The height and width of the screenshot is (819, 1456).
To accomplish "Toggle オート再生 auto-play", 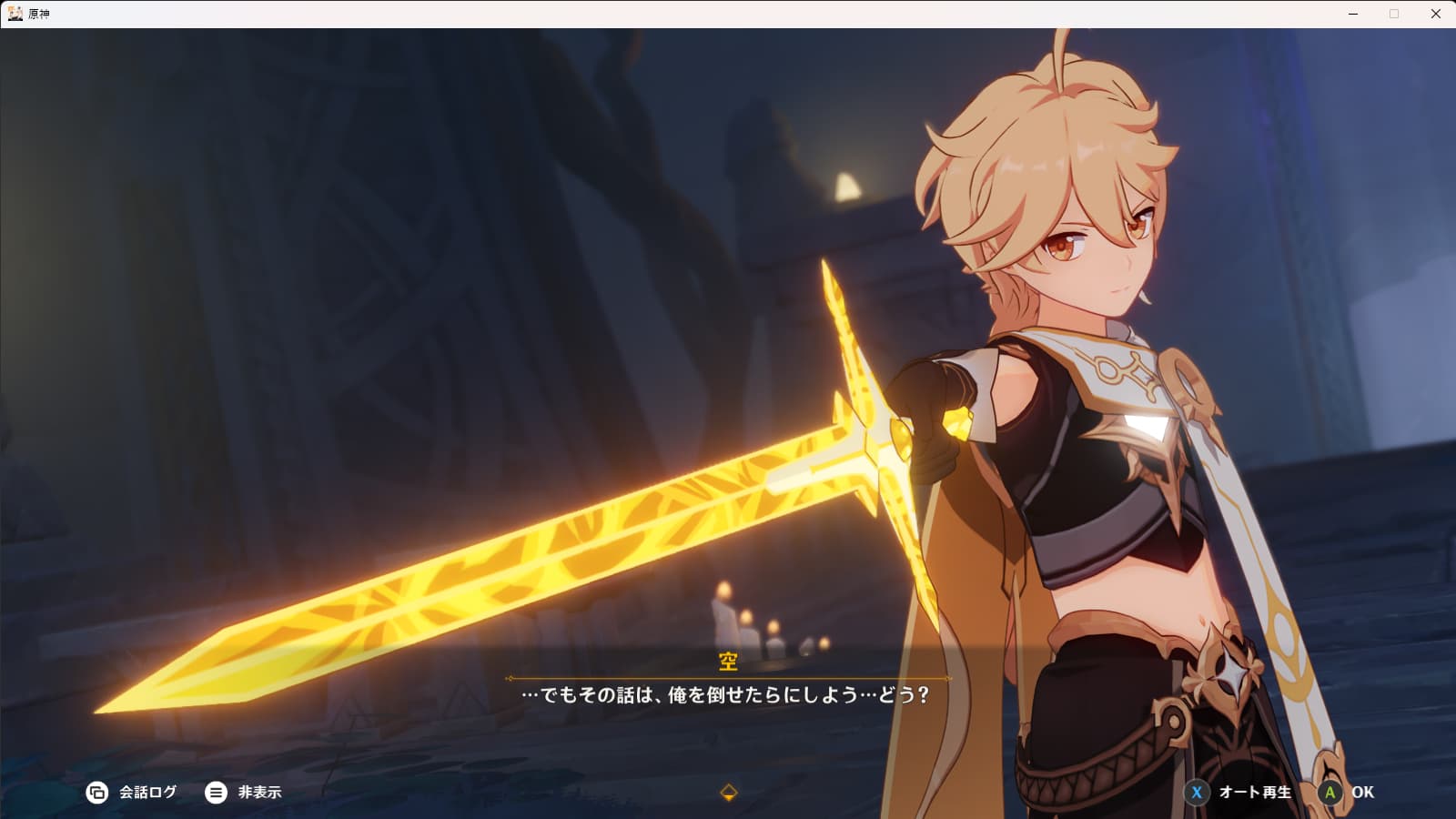I will coord(1239,793).
